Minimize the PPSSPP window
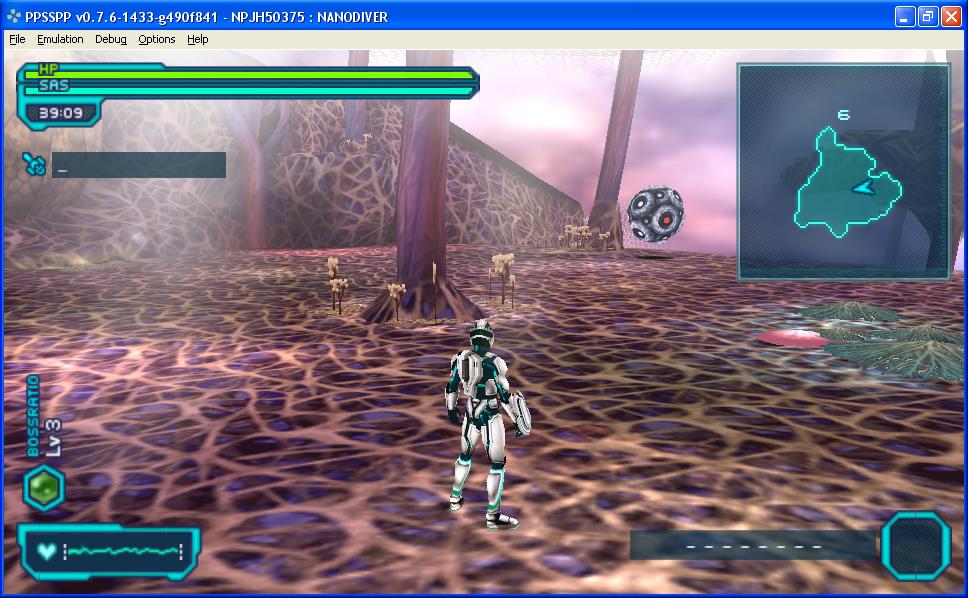The width and height of the screenshot is (968, 598). pyautogui.click(x=904, y=16)
